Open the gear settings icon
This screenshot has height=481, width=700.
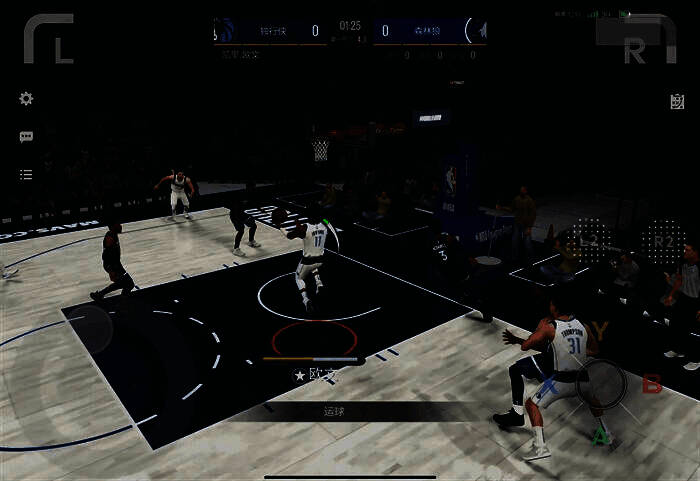pyautogui.click(x=26, y=99)
